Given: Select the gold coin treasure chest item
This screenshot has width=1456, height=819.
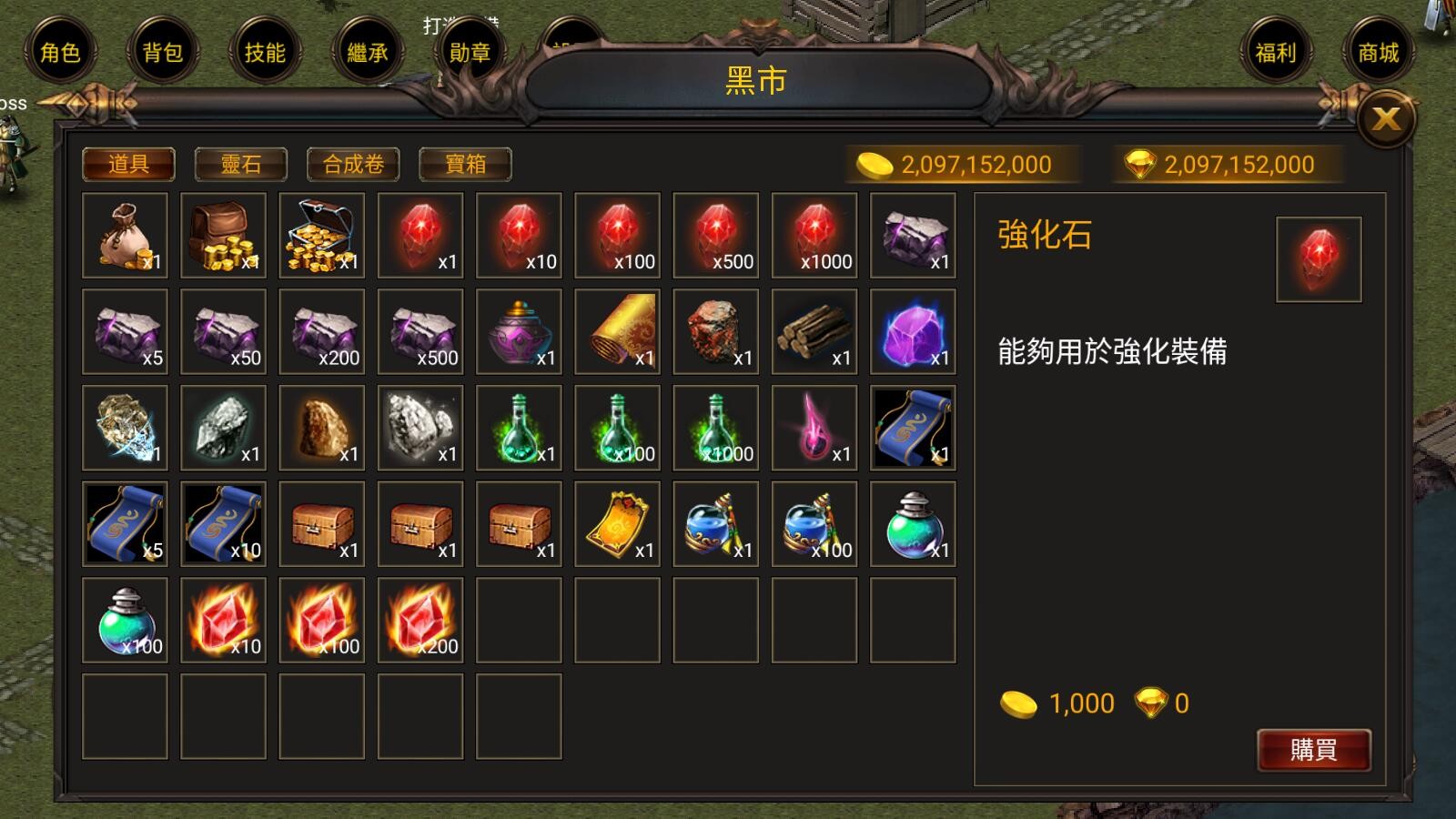Looking at the screenshot, I should pos(321,238).
